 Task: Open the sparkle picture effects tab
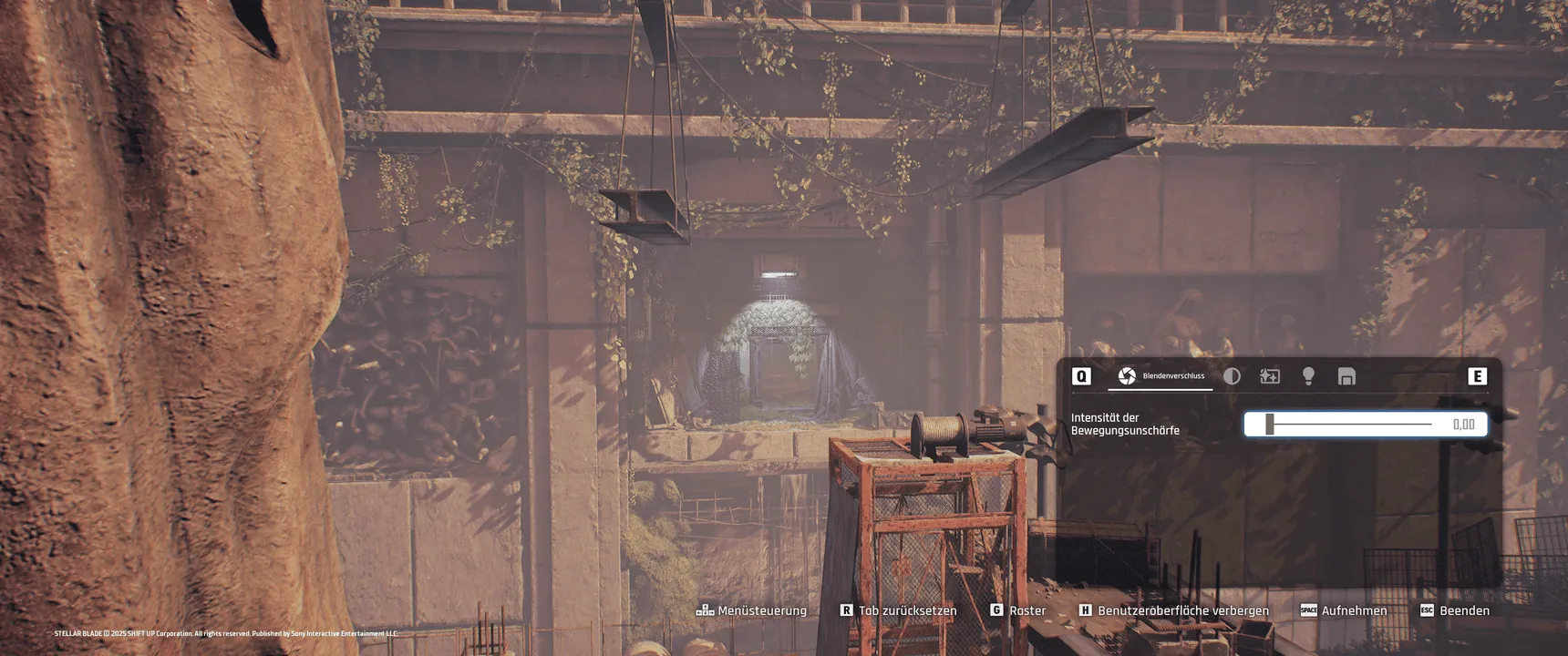click(1270, 376)
